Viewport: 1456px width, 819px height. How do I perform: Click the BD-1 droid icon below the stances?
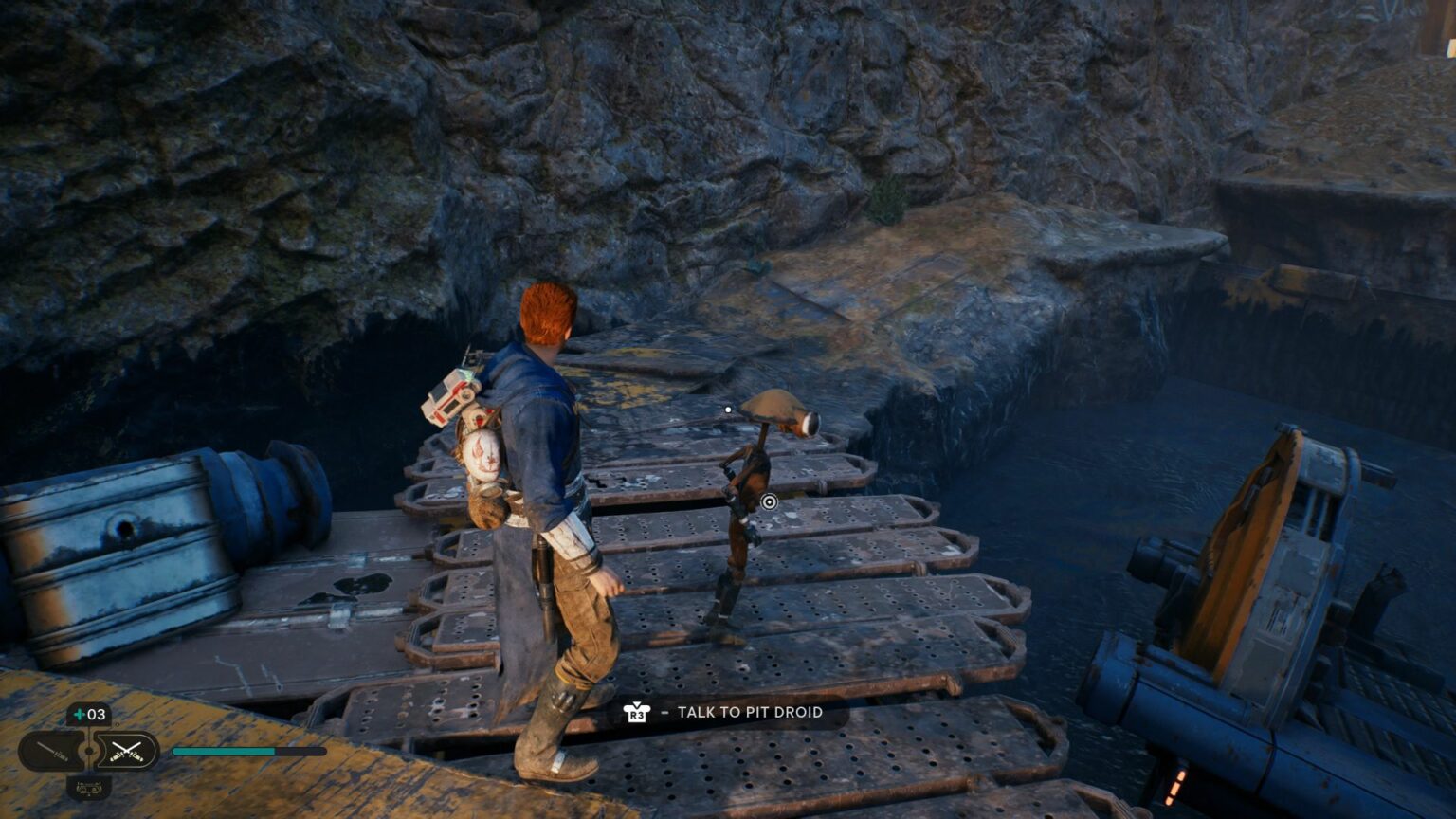88,787
